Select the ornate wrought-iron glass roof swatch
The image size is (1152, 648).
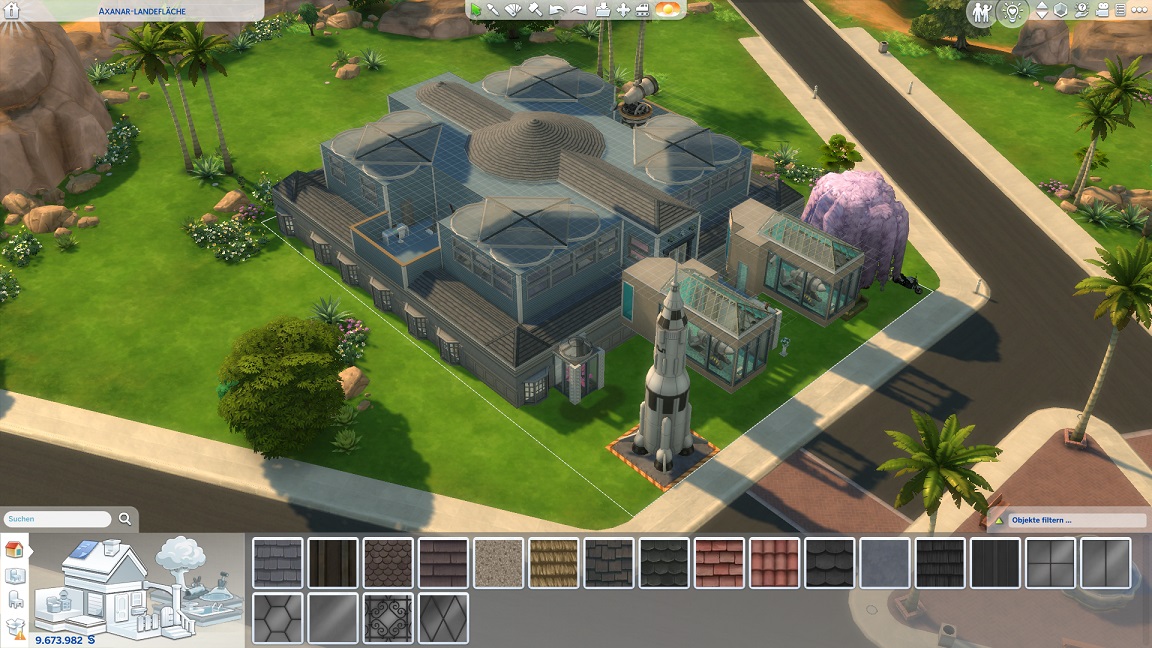click(x=388, y=618)
